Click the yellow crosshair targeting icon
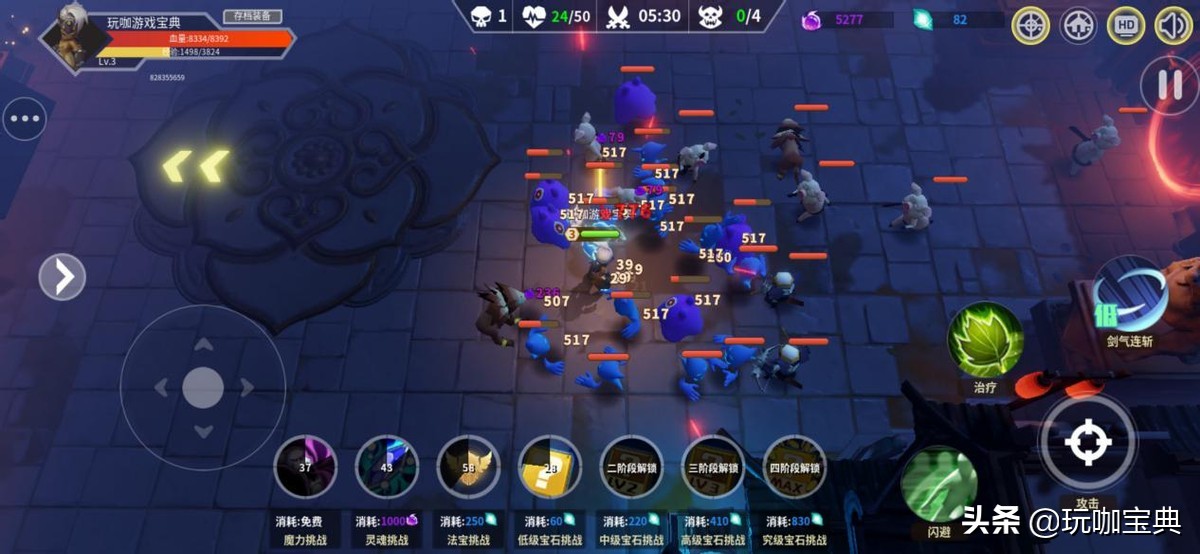1200x554 pixels. pyautogui.click(x=1030, y=25)
